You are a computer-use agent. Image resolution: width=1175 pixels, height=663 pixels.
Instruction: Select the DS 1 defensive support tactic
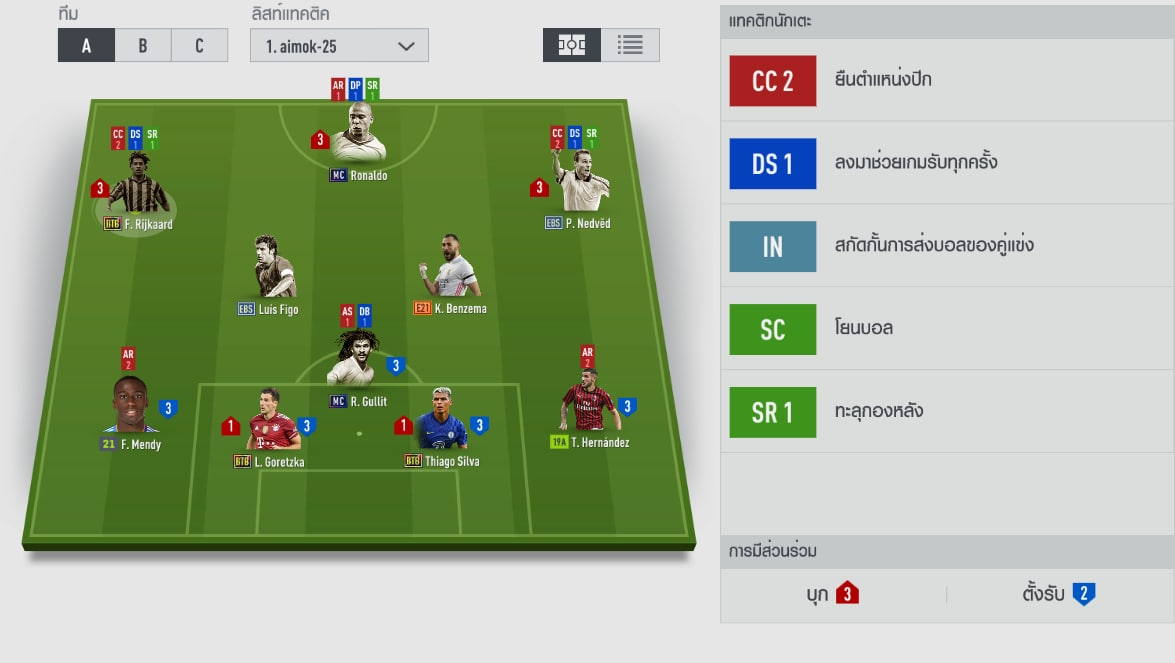pos(773,163)
